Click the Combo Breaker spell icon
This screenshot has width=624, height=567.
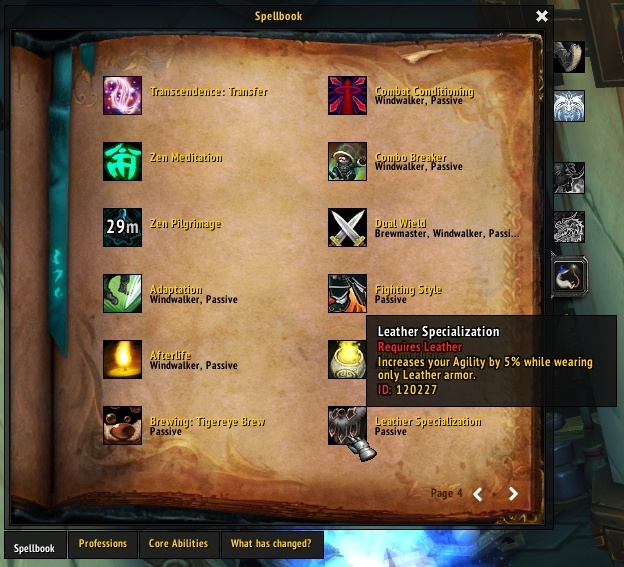pyautogui.click(x=347, y=161)
